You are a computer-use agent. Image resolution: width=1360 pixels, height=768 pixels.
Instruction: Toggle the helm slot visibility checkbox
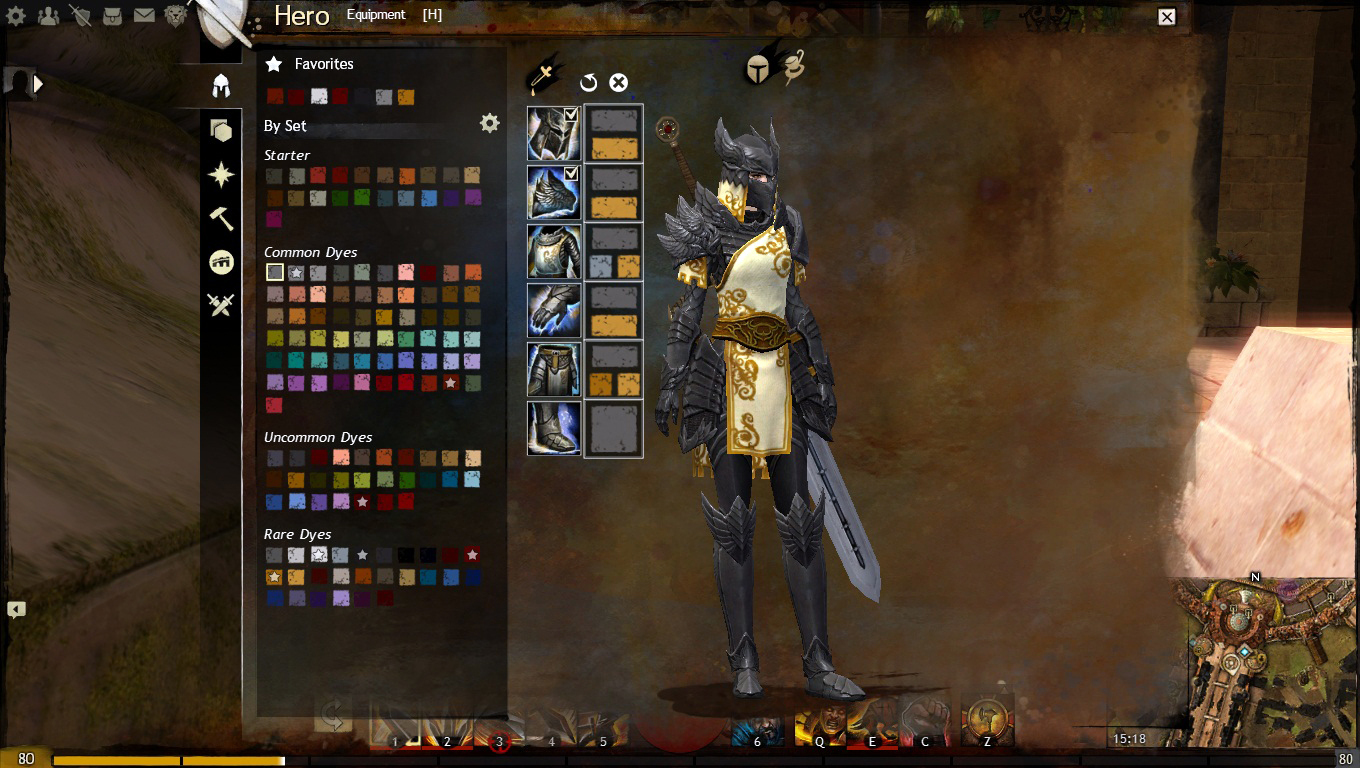click(571, 116)
